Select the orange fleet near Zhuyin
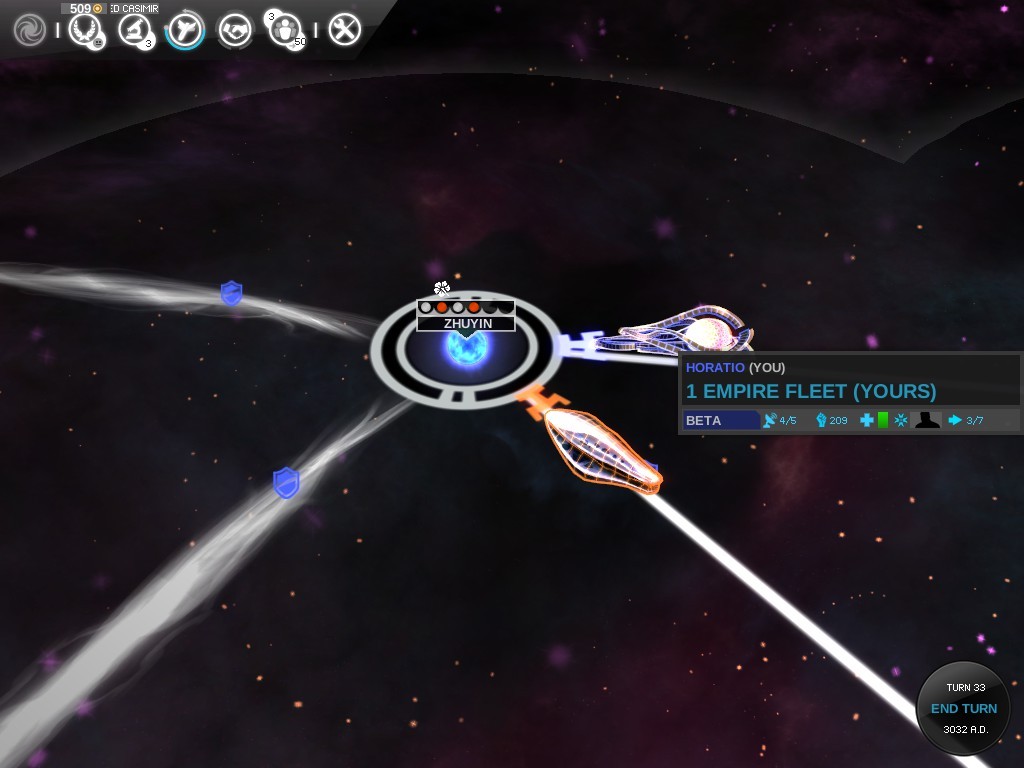The width and height of the screenshot is (1024, 768). (x=602, y=452)
